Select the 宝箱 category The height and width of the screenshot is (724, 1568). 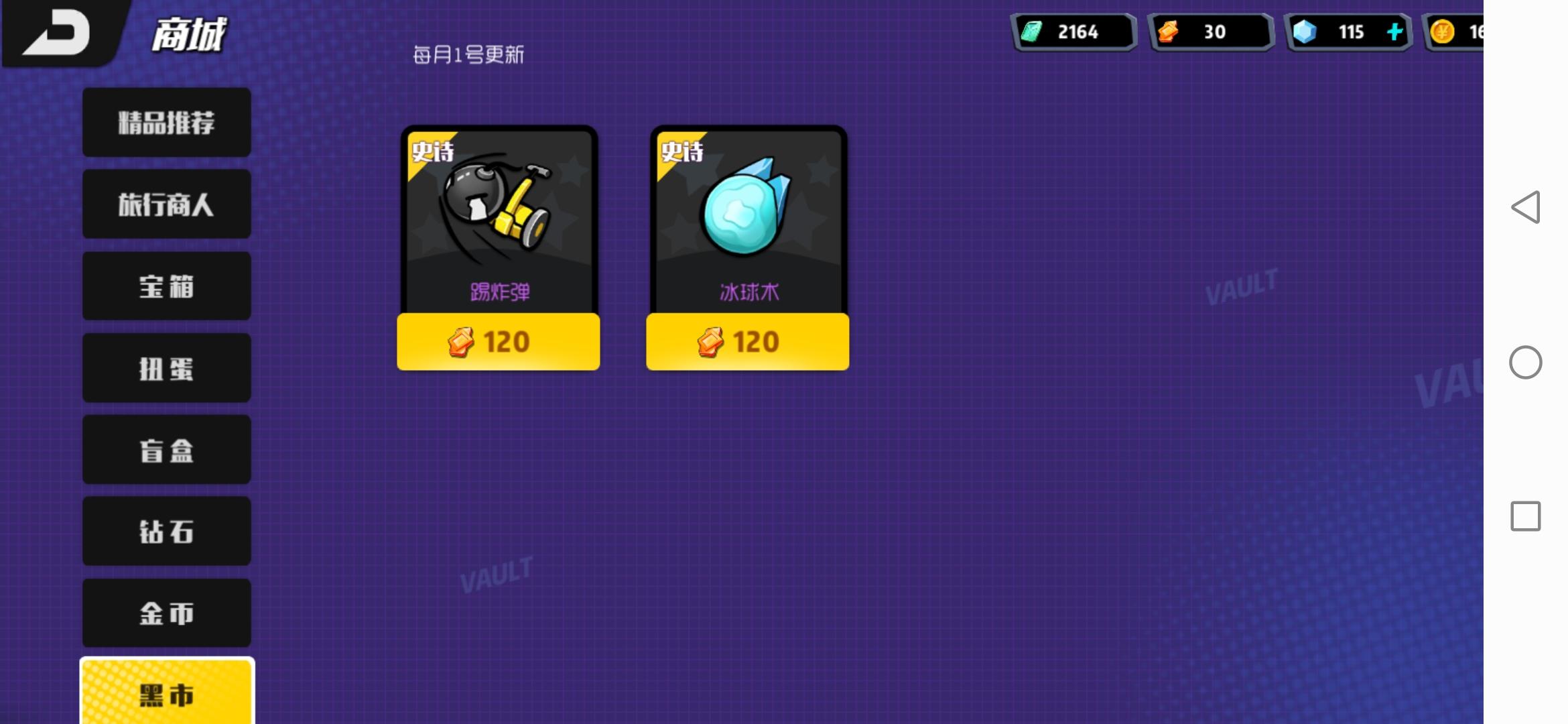(166, 286)
